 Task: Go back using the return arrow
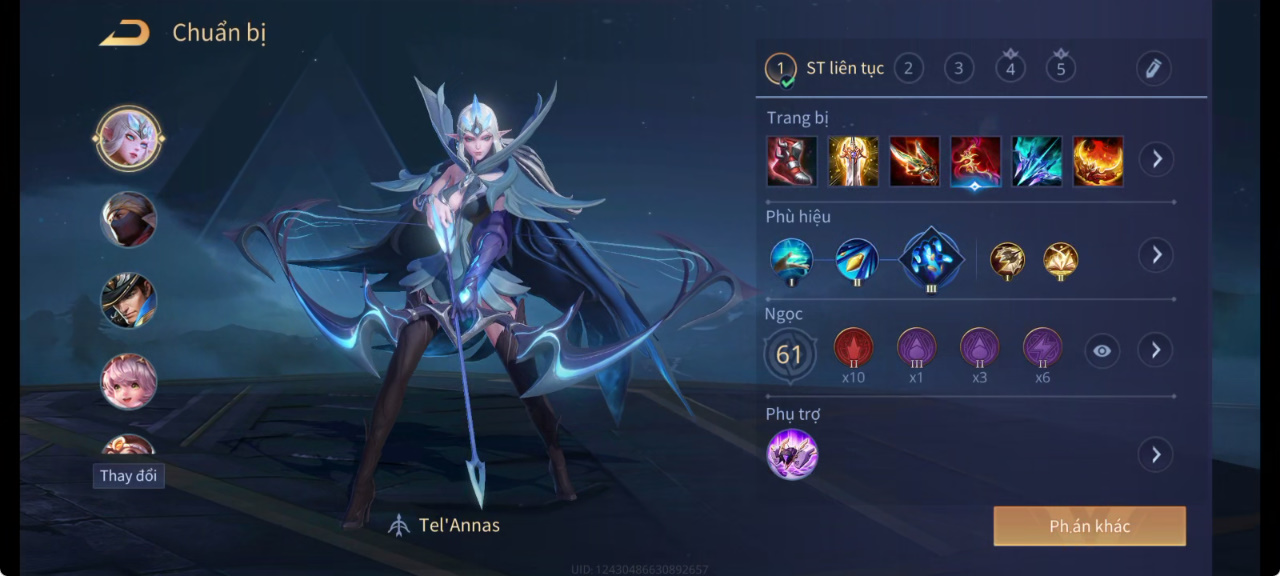click(124, 33)
